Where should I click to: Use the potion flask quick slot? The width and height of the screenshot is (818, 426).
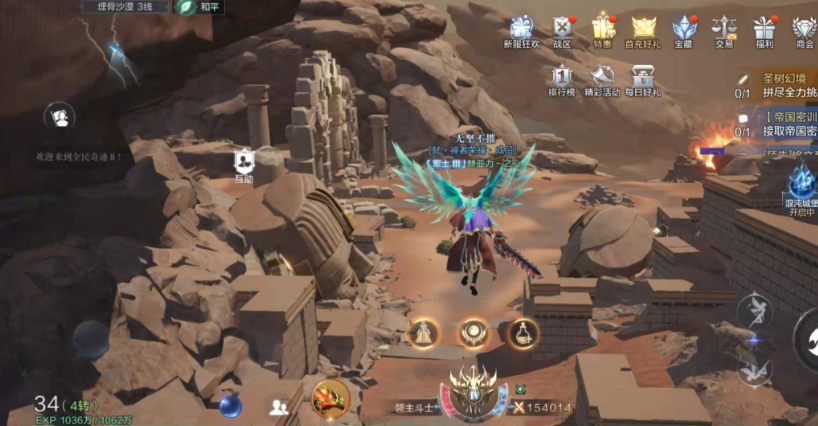click(522, 333)
